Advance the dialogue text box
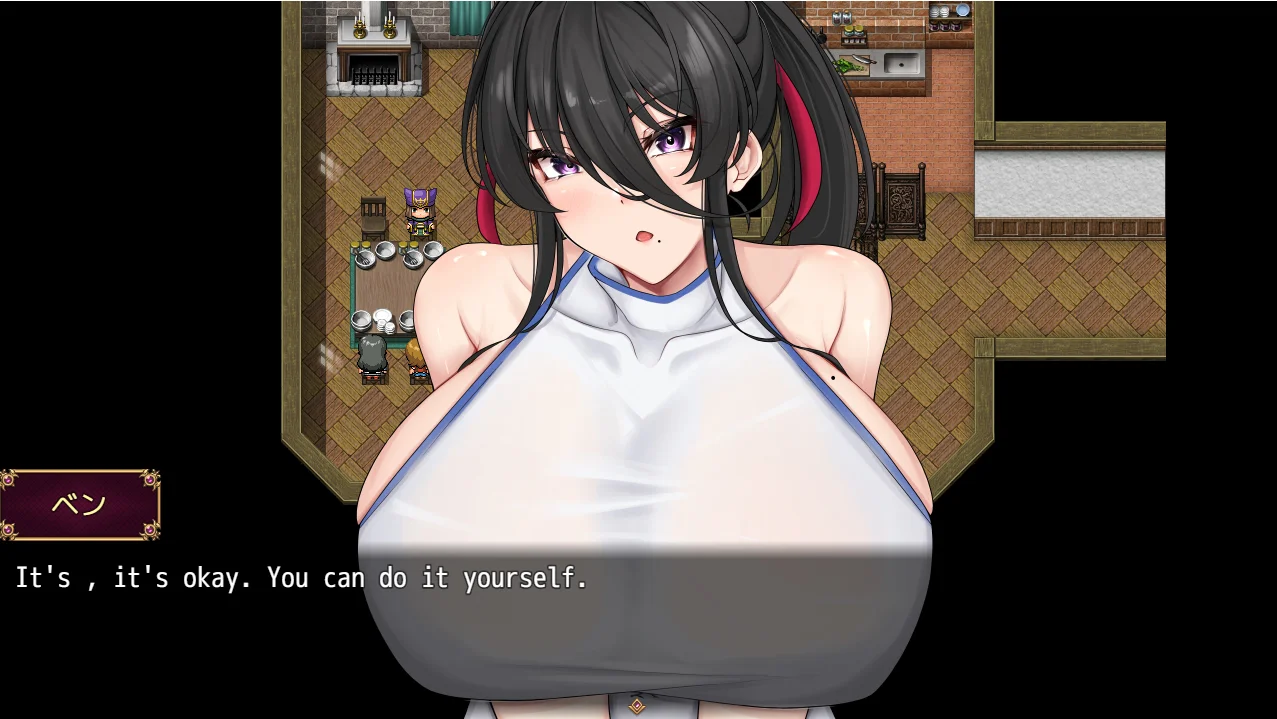 (x=638, y=620)
